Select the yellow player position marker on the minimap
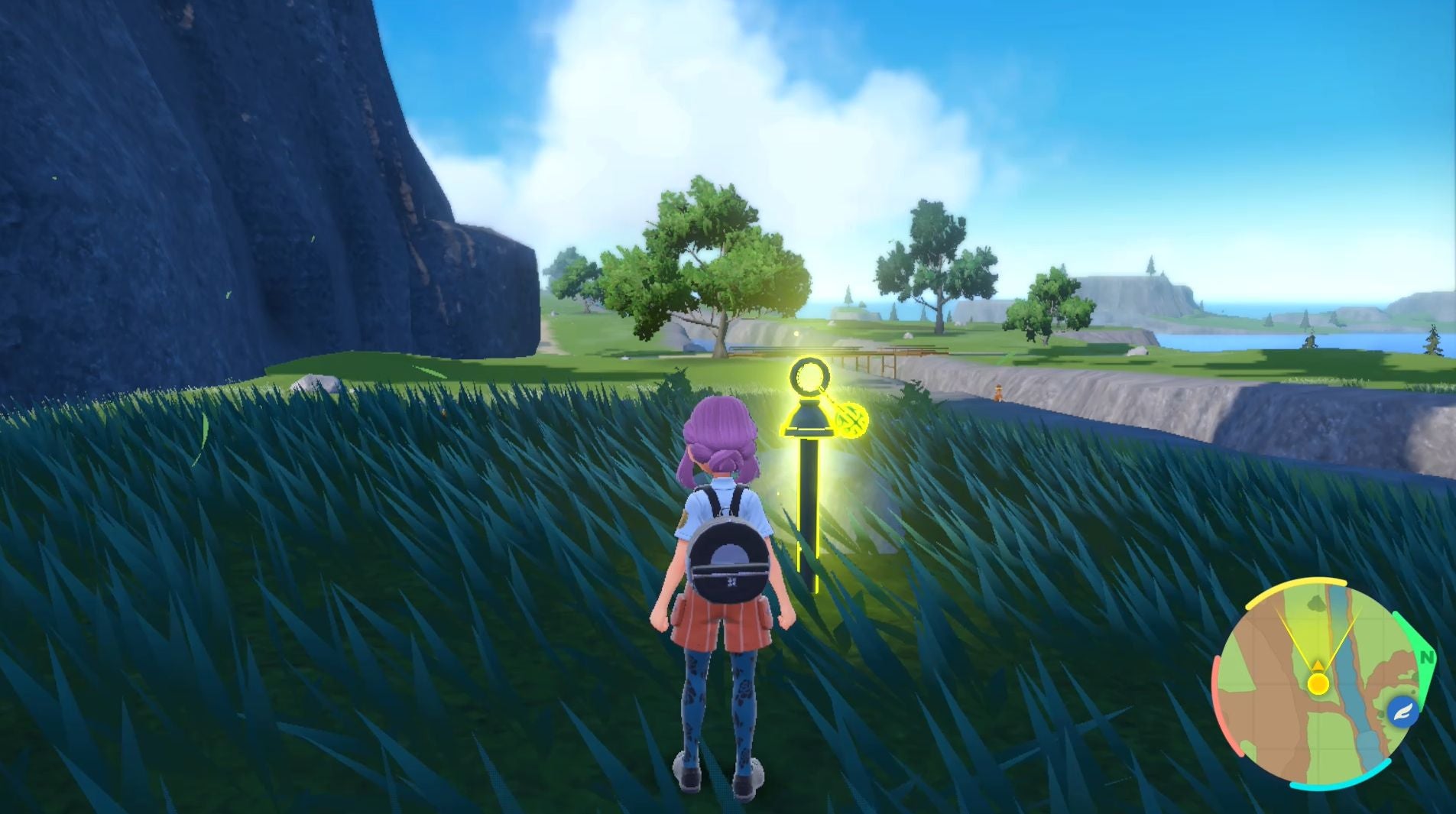Image resolution: width=1456 pixels, height=814 pixels. click(x=1317, y=684)
